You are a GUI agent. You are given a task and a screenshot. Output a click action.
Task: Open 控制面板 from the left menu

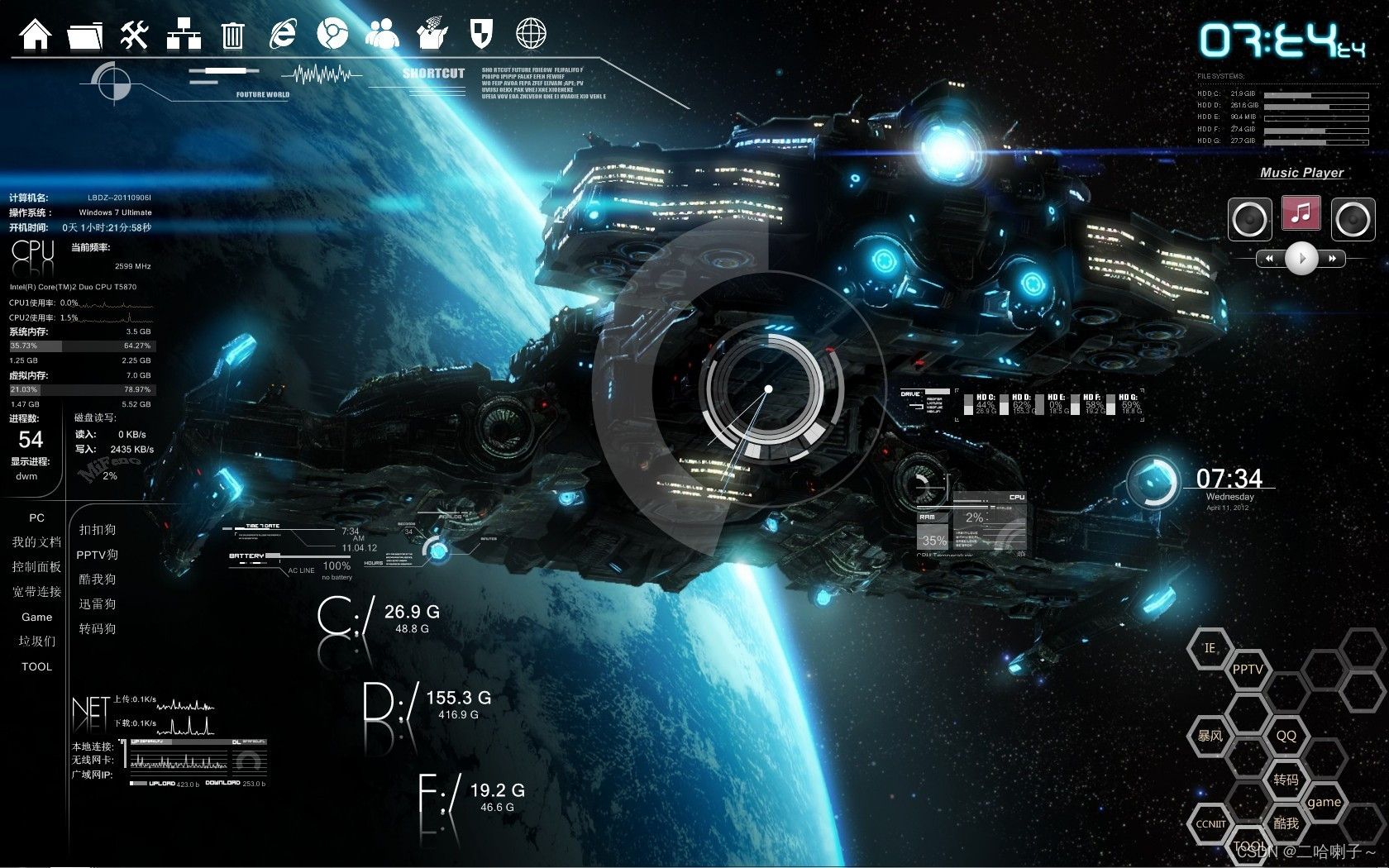click(x=36, y=567)
